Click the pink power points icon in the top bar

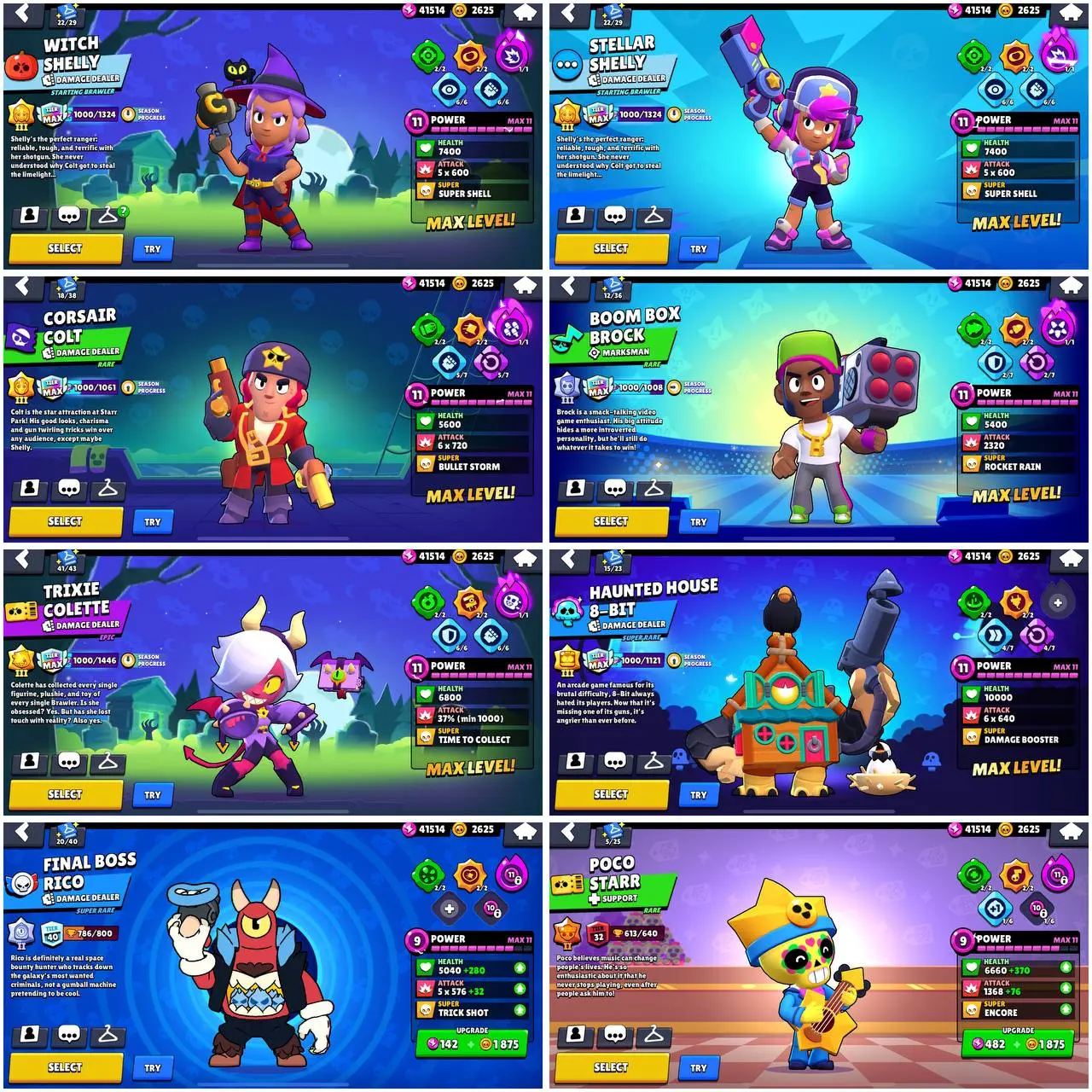click(408, 11)
